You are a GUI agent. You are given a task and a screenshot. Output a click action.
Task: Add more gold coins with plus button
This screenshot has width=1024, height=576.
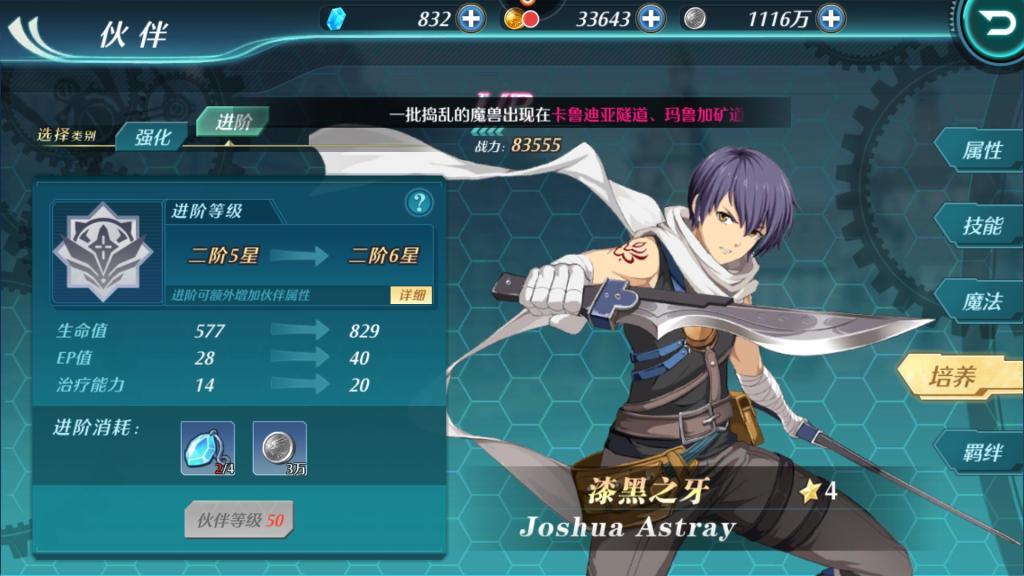pyautogui.click(x=650, y=18)
